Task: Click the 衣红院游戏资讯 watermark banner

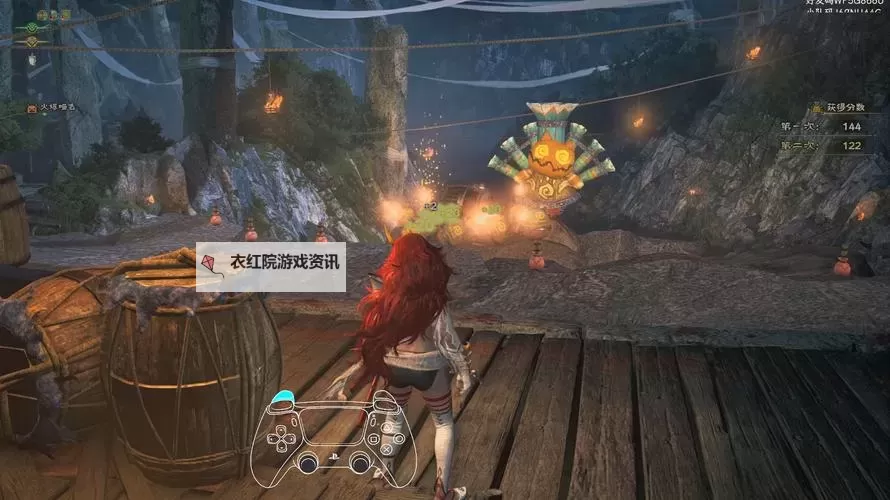Action: coord(271,266)
